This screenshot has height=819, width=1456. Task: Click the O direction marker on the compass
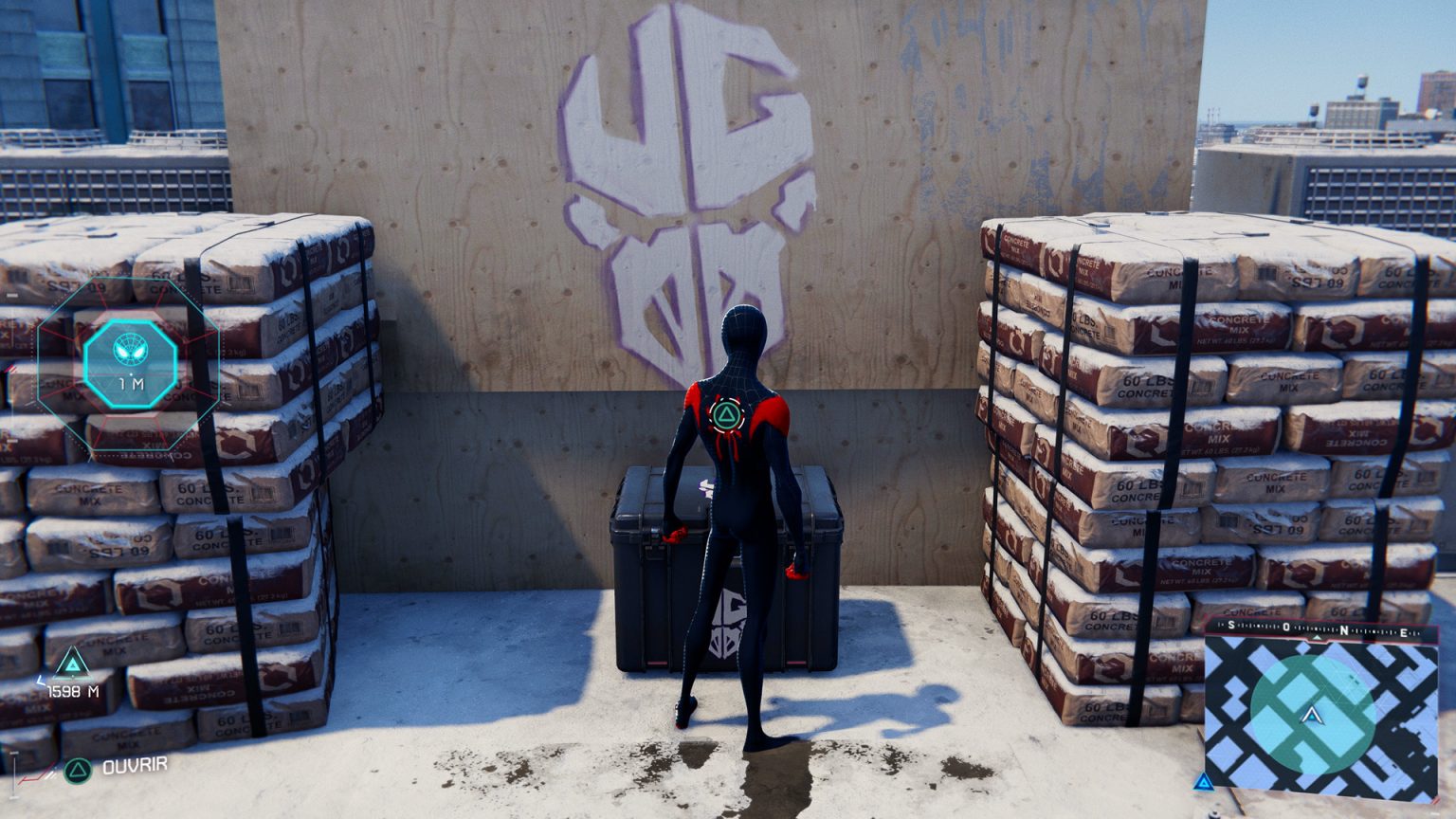1285,627
